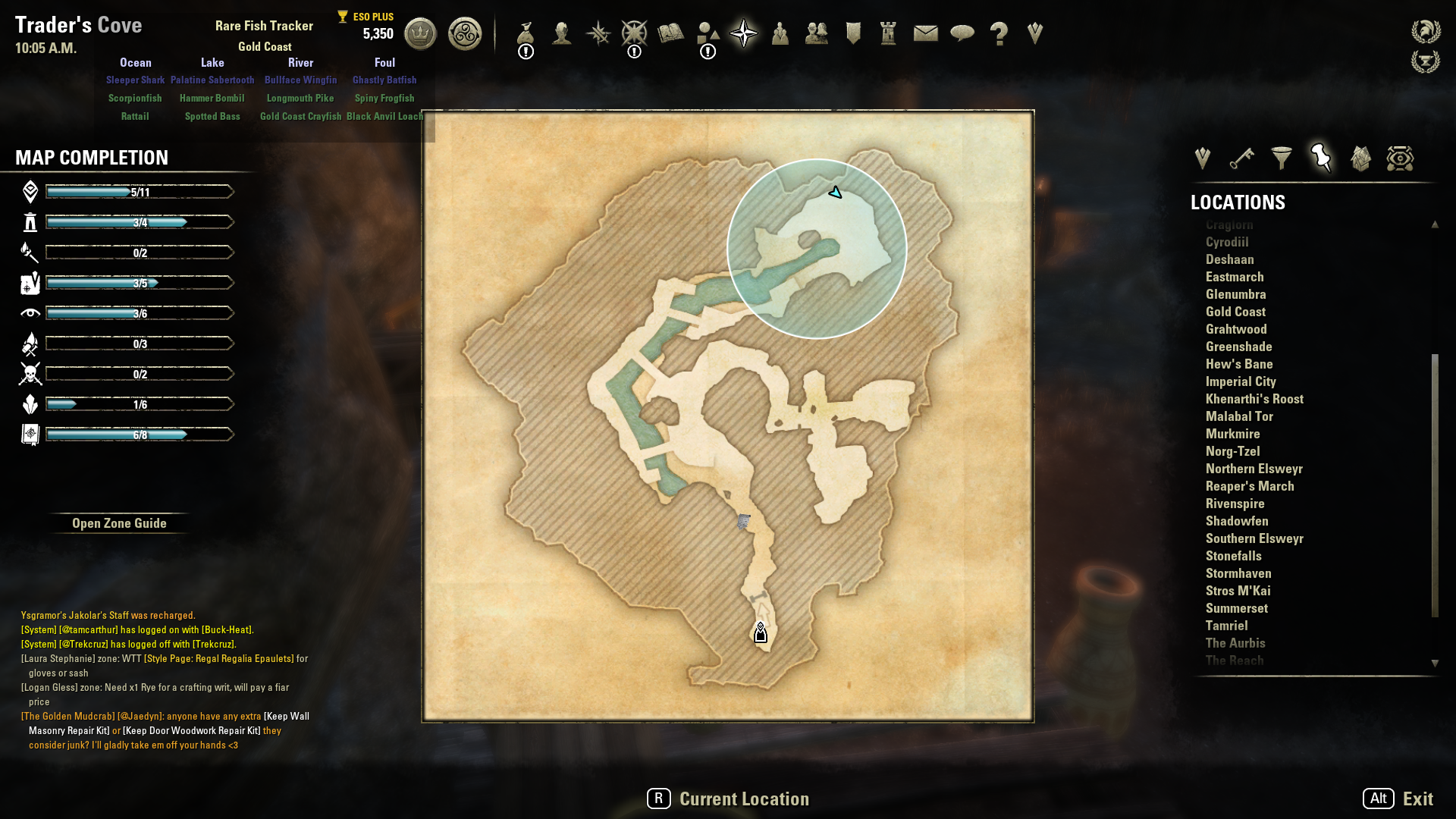Go to the Tamriel map entry
1456x819 pixels.
point(1226,626)
